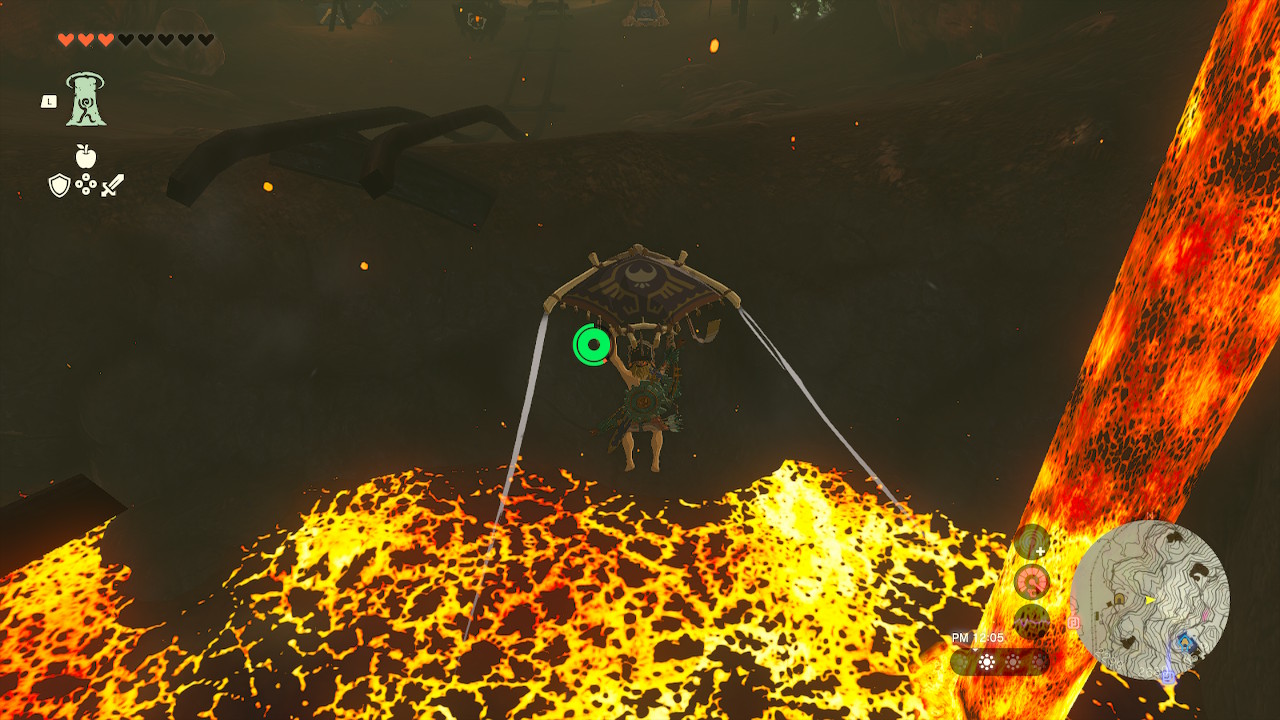Click the noise level waveform indicator
This screenshot has width=1280, height=720.
coord(1032,620)
